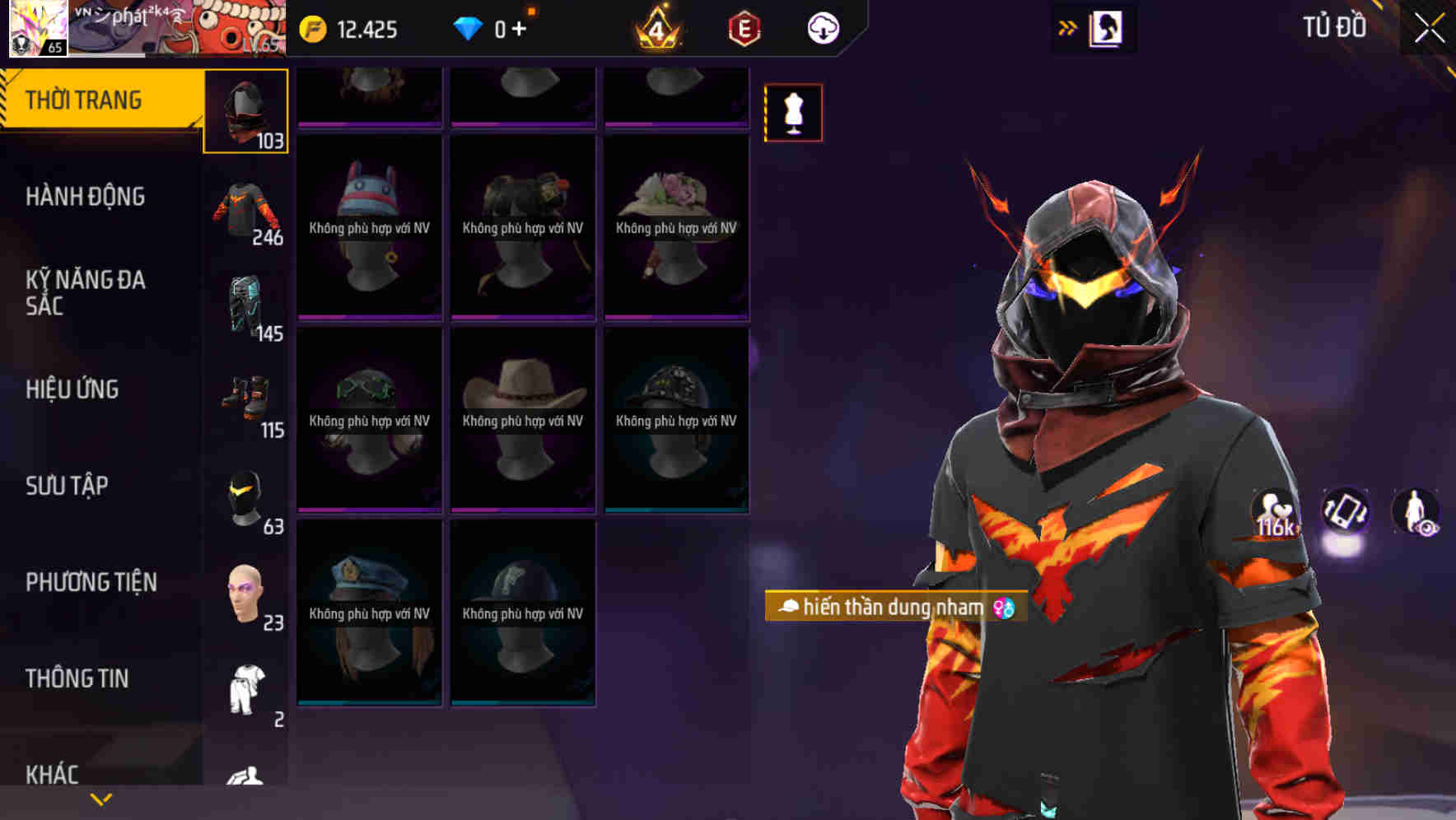Click the rank crown level 4 badge
Viewport: 1456px width, 820px height.
(x=657, y=29)
